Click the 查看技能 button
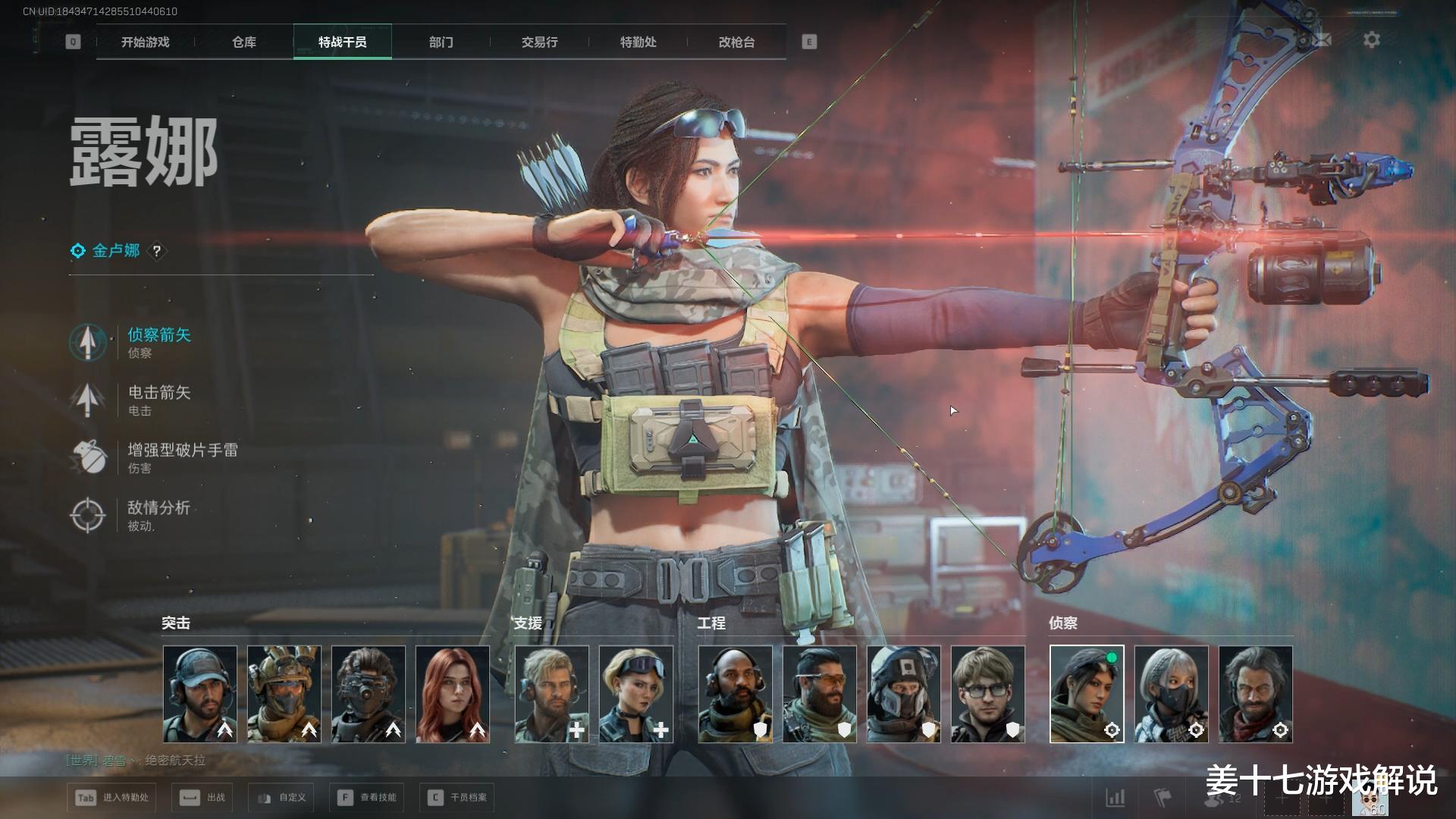 [x=368, y=798]
